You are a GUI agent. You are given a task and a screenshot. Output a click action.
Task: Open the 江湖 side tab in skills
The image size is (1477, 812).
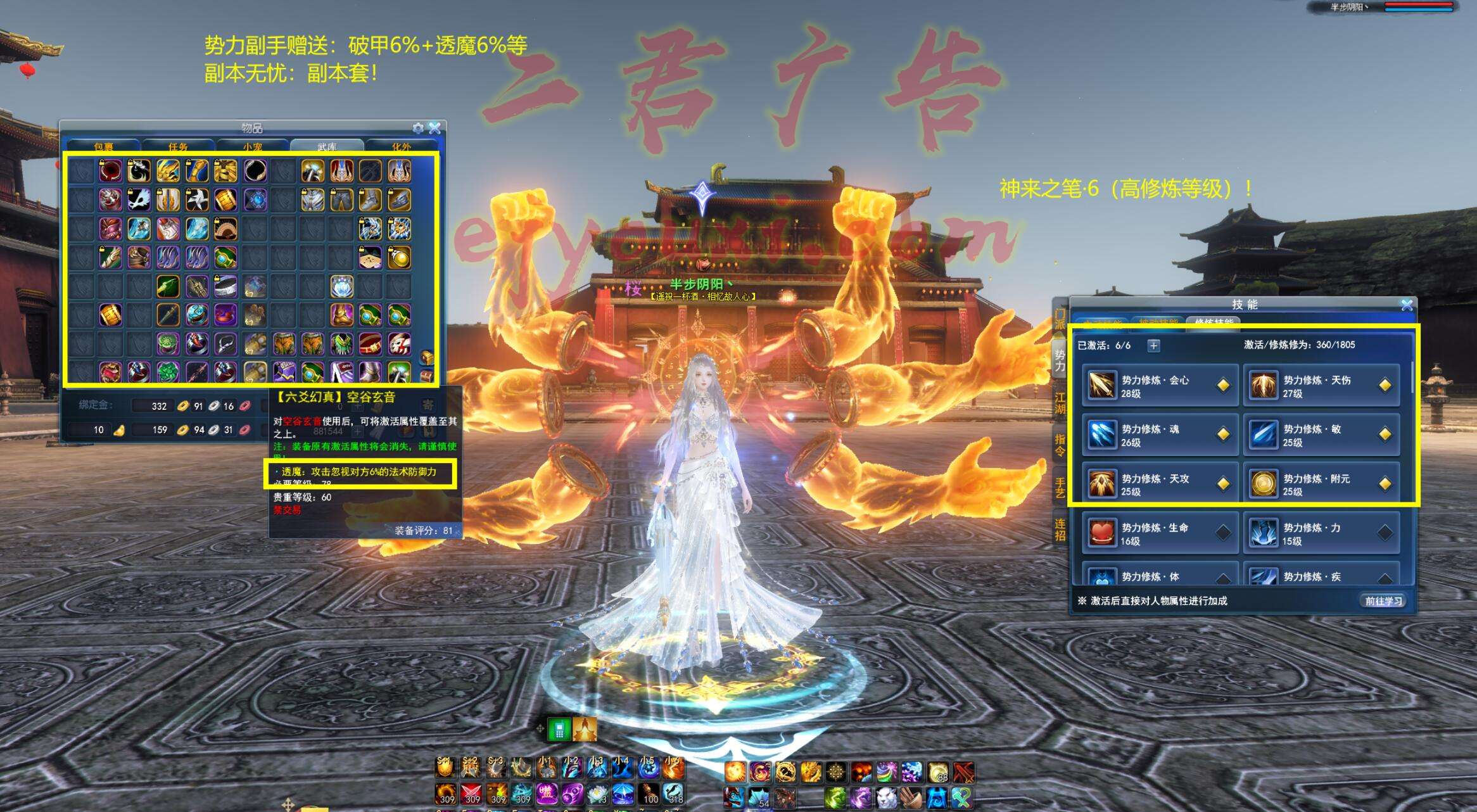pyautogui.click(x=1060, y=403)
